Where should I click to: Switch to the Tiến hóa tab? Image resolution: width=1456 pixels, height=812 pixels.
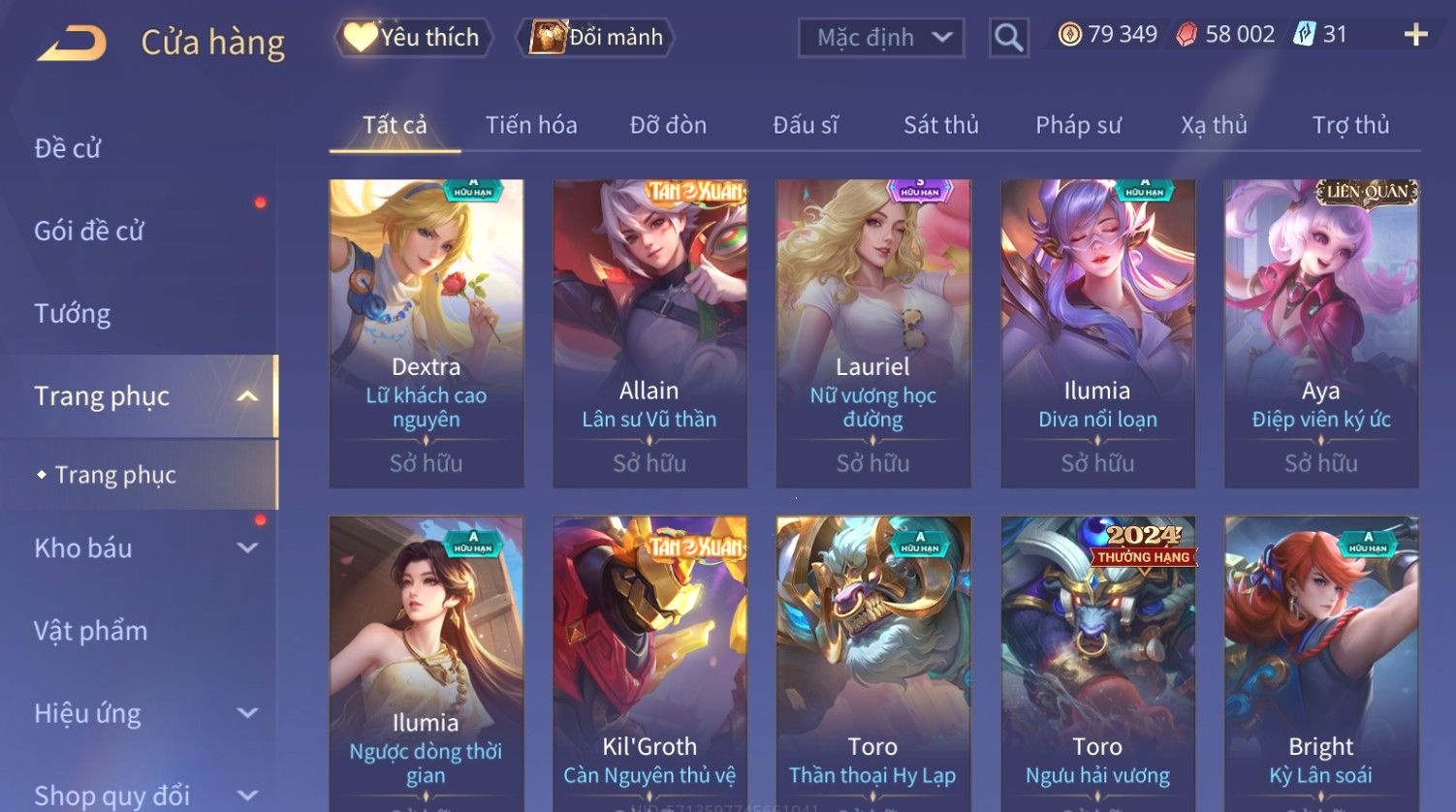(531, 125)
